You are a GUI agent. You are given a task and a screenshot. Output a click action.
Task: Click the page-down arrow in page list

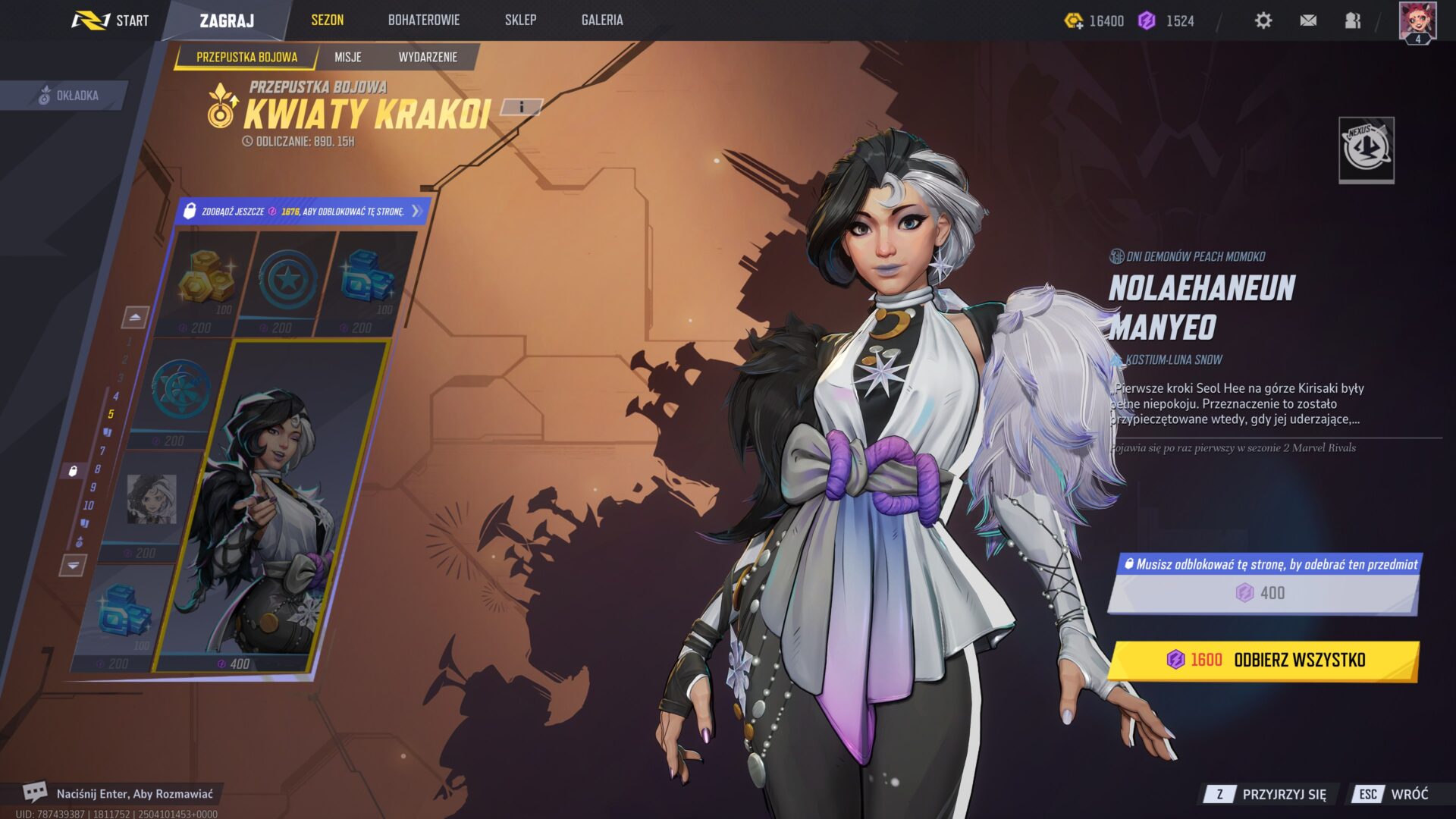[73, 565]
